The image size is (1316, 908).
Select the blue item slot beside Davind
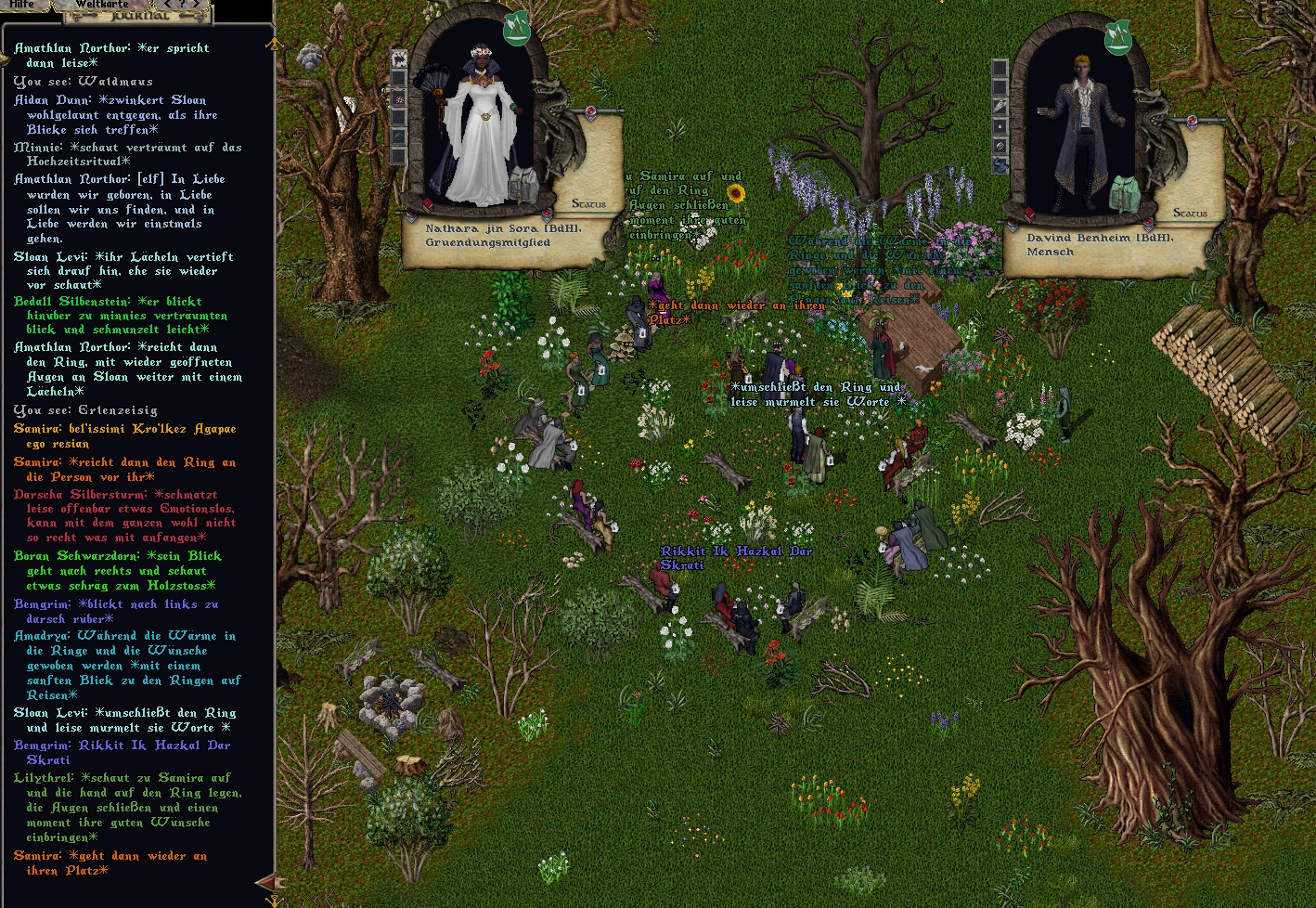(1000, 165)
